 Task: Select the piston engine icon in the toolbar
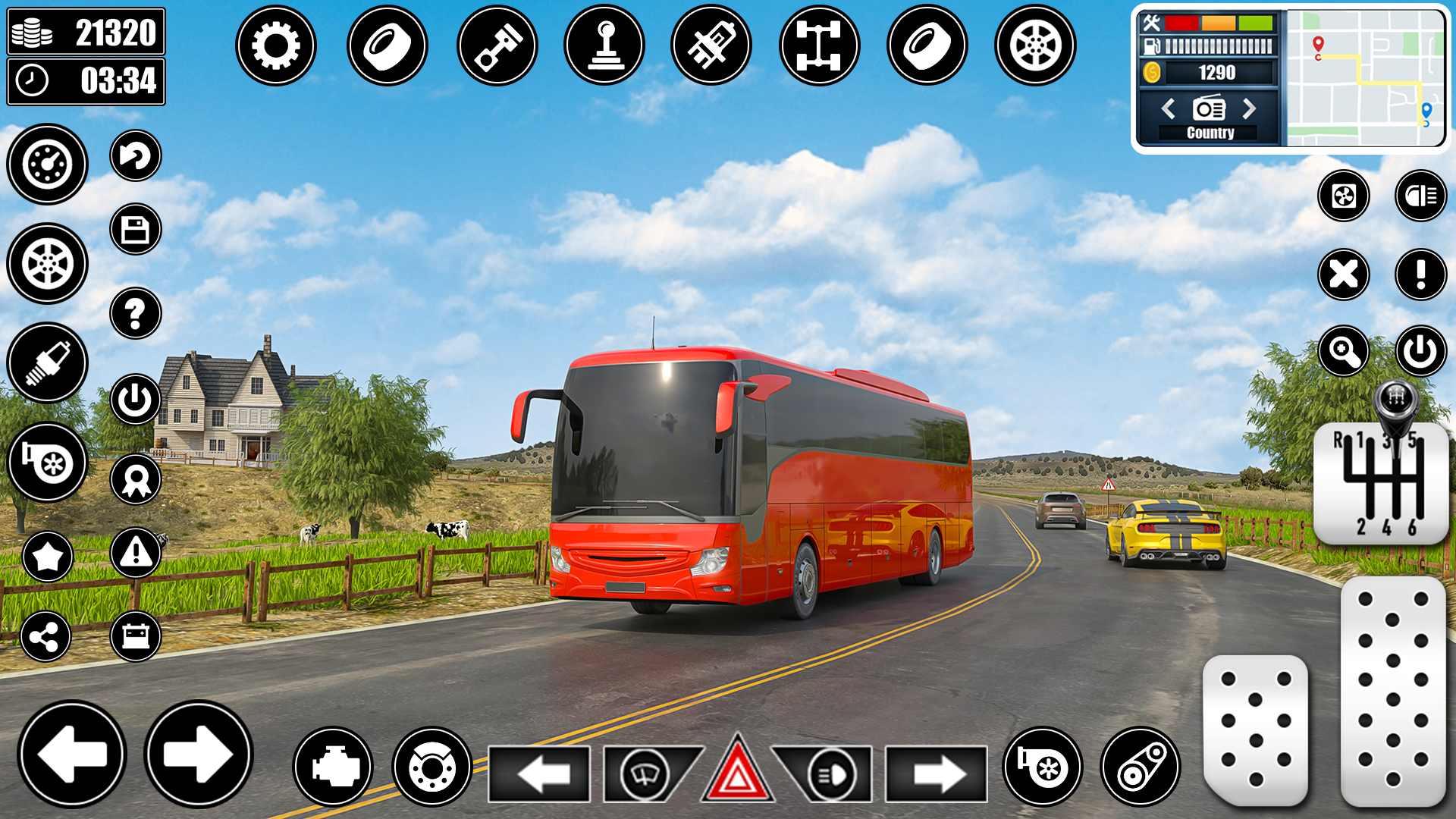pos(498,45)
